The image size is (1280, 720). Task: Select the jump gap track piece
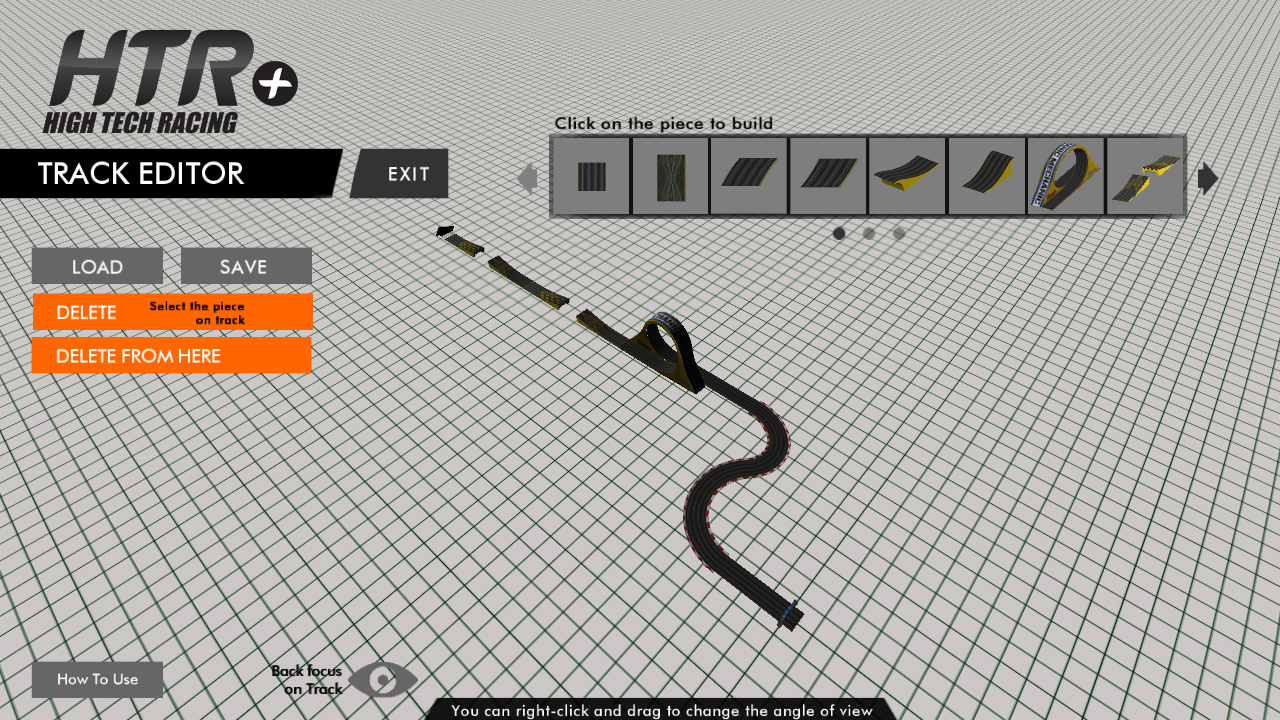pyautogui.click(x=1144, y=176)
